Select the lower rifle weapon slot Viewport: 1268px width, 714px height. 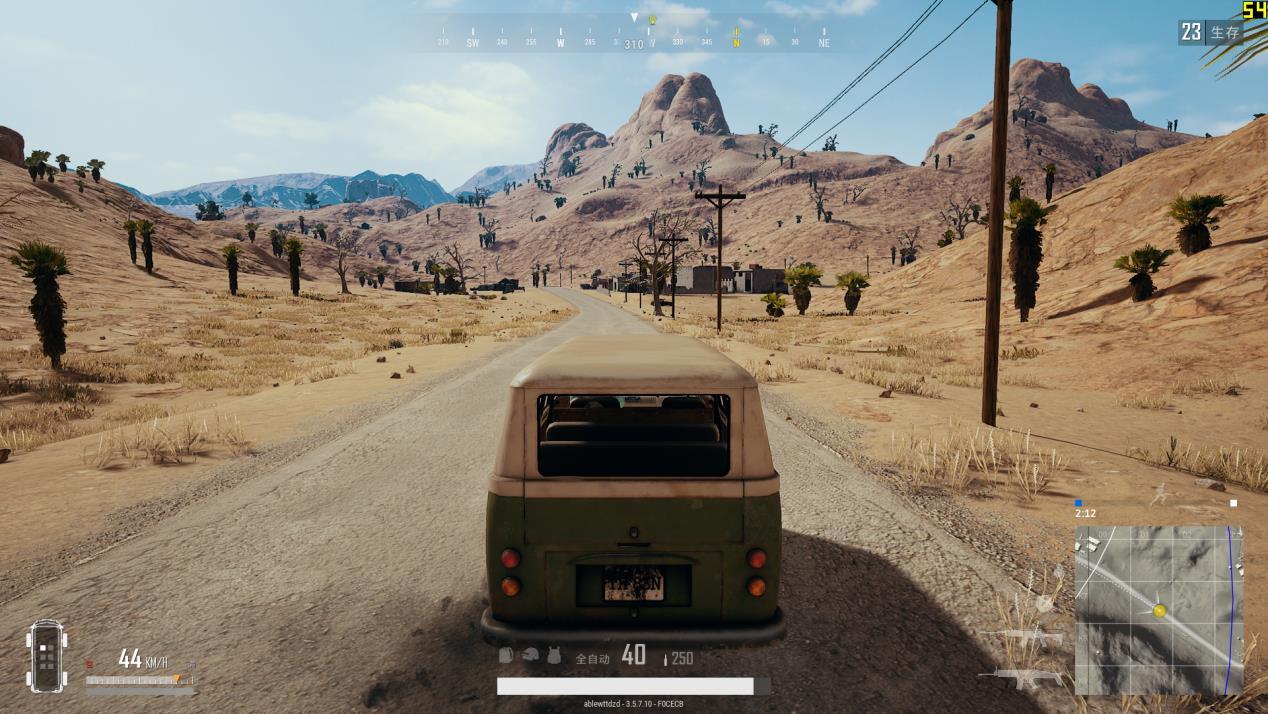coord(1020,677)
